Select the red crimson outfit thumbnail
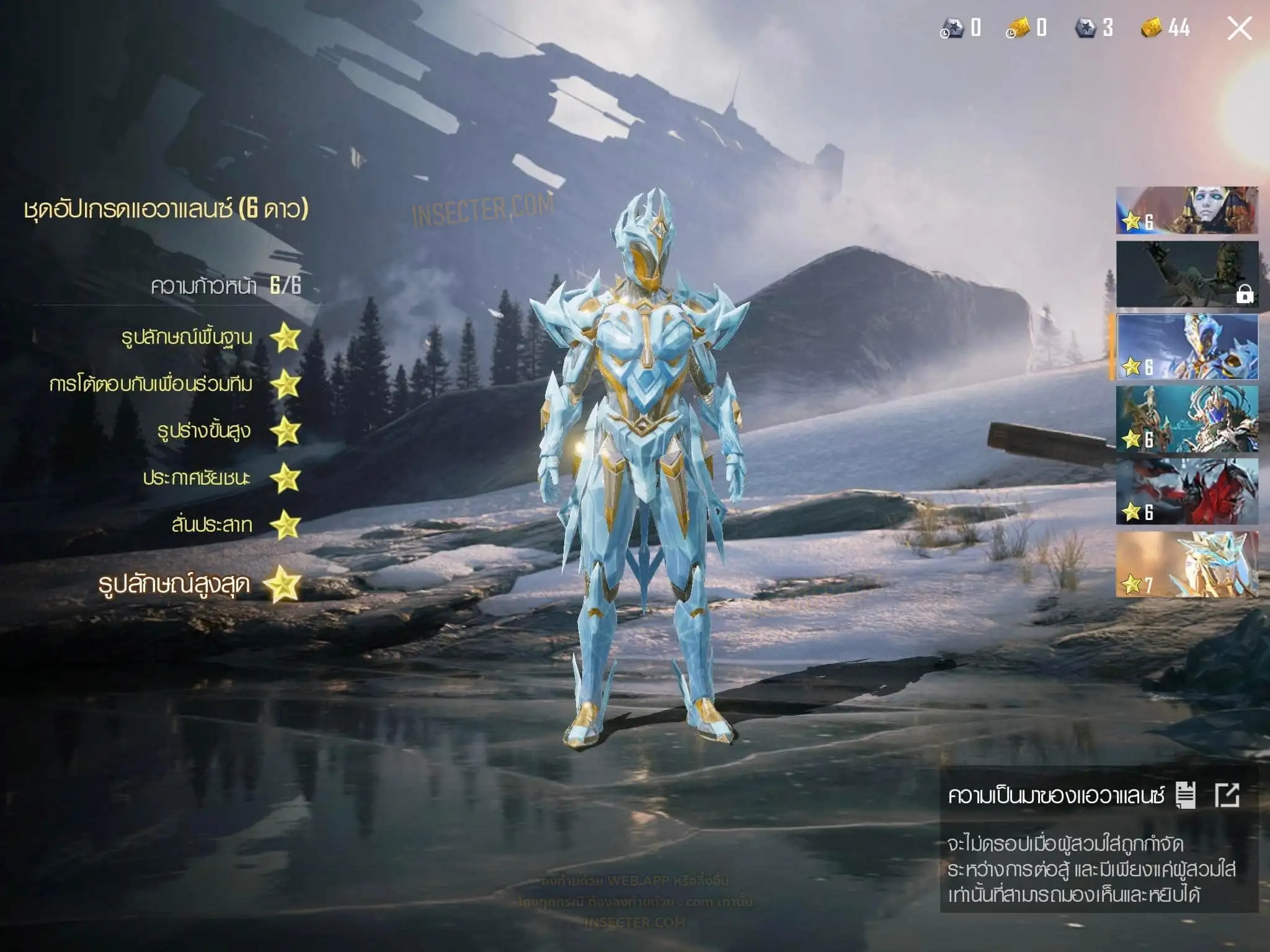 [x=1187, y=491]
